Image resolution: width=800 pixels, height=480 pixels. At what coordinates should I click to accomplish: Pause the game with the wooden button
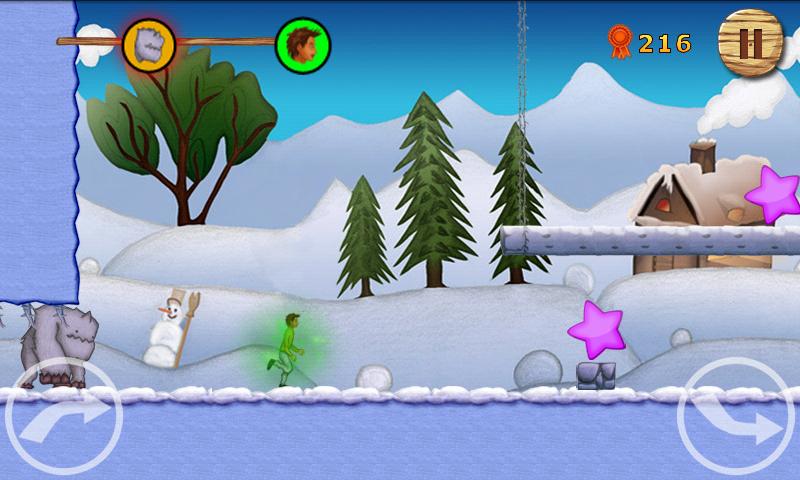click(x=749, y=42)
